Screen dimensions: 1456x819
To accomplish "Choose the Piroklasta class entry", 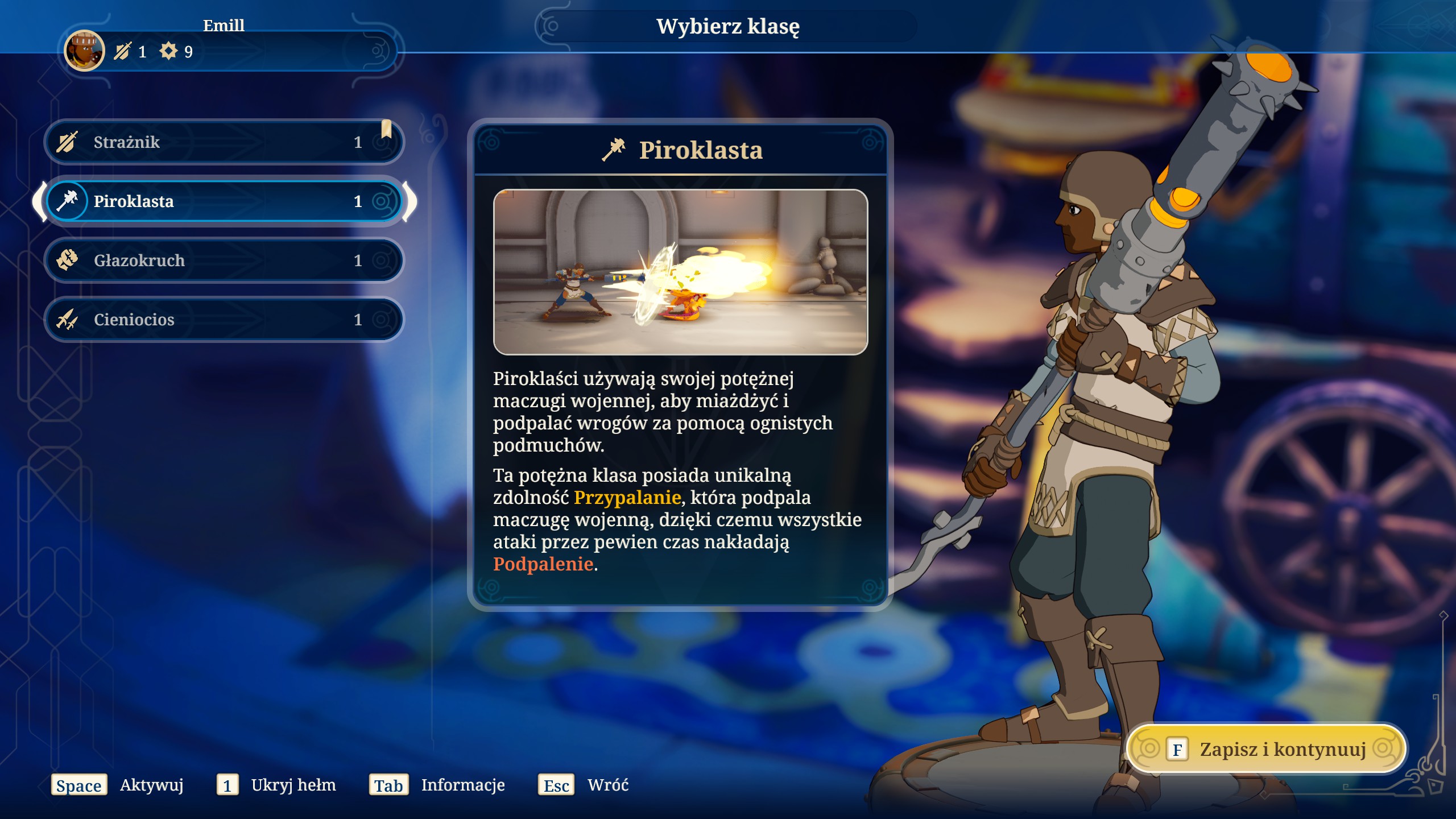I will 223,201.
